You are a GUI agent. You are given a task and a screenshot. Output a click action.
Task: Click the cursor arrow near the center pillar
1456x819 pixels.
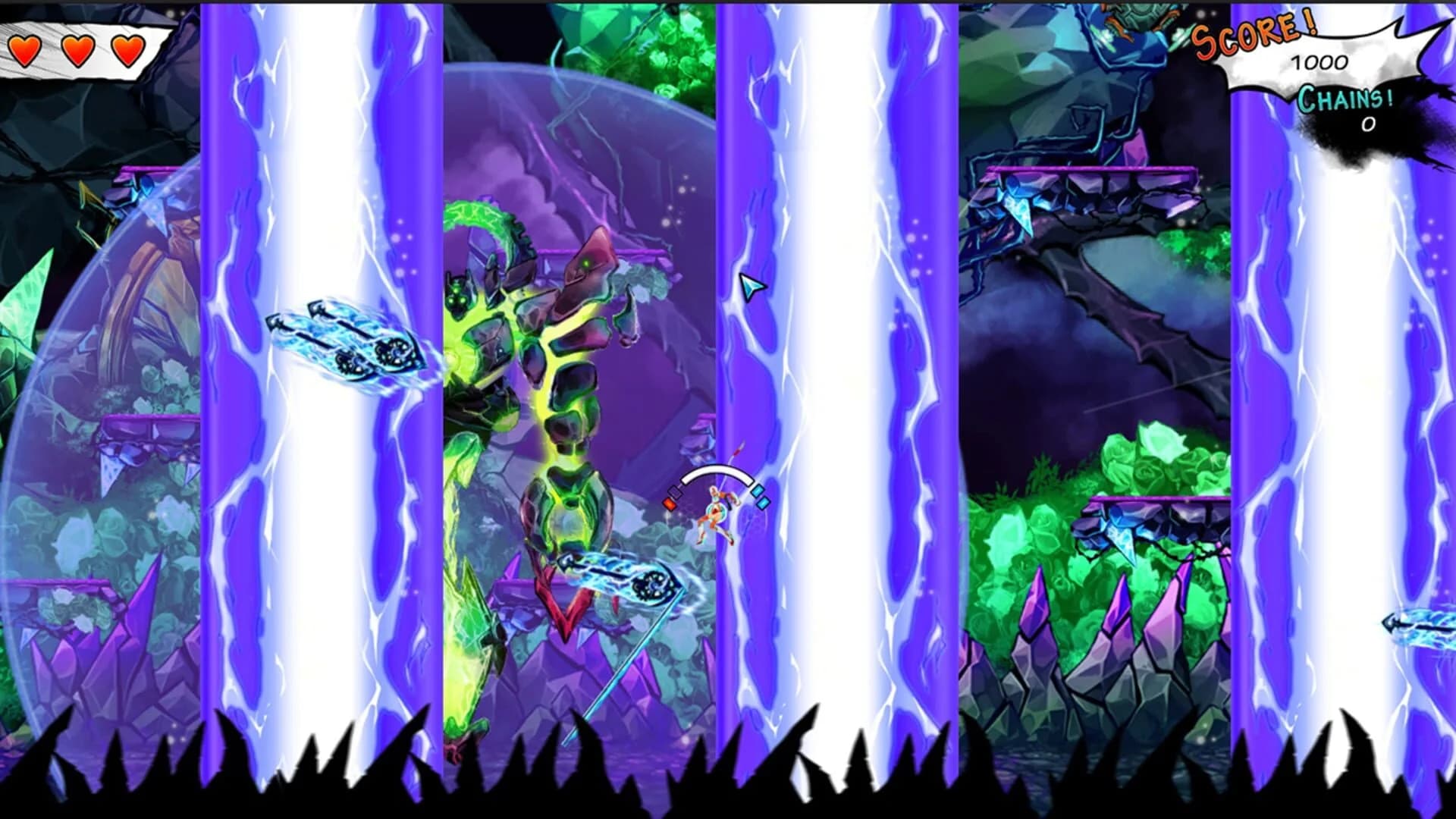point(749,287)
